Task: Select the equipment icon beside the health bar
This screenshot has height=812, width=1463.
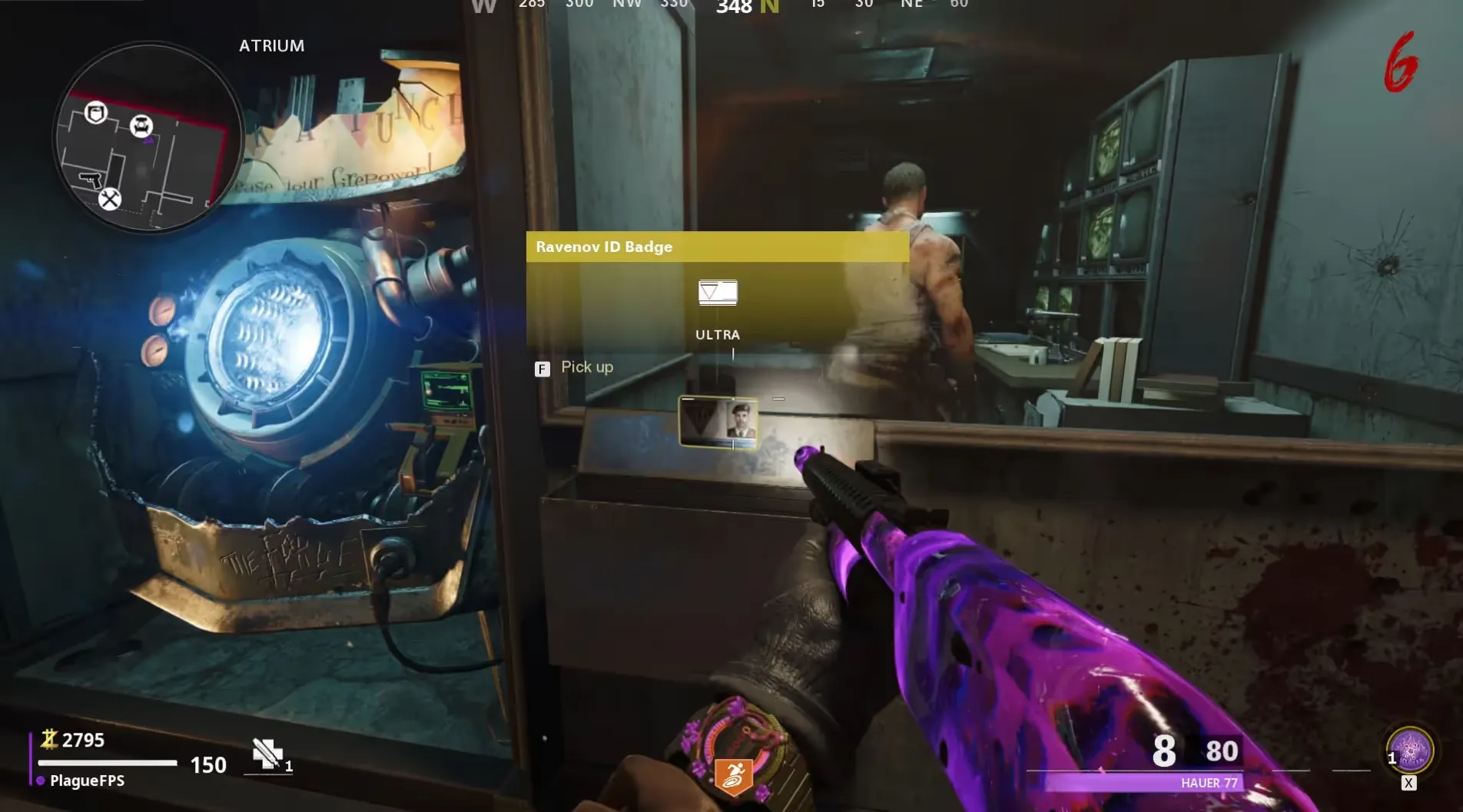Action: (267, 754)
